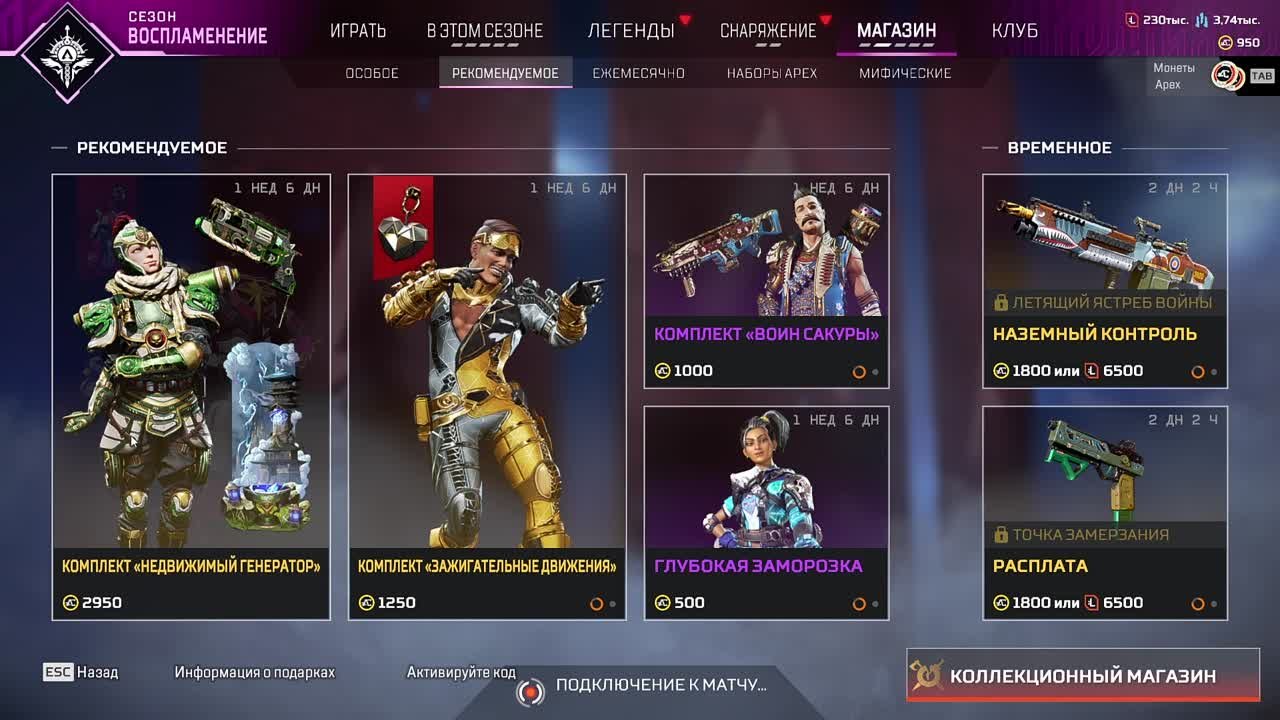This screenshot has width=1280, height=720.
Task: Open the Расплата weapon skin offer
Action: pyautogui.click(x=1105, y=513)
